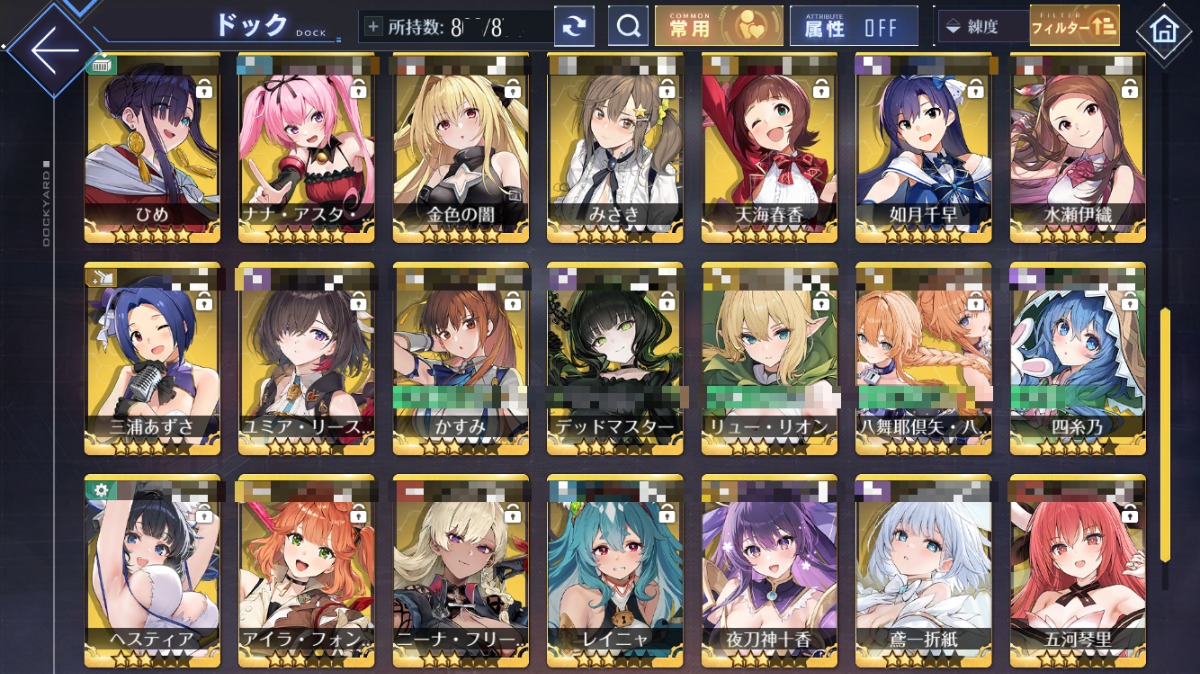The image size is (1200, 674).
Task: Choose the デッドマスター card
Action: click(615, 358)
